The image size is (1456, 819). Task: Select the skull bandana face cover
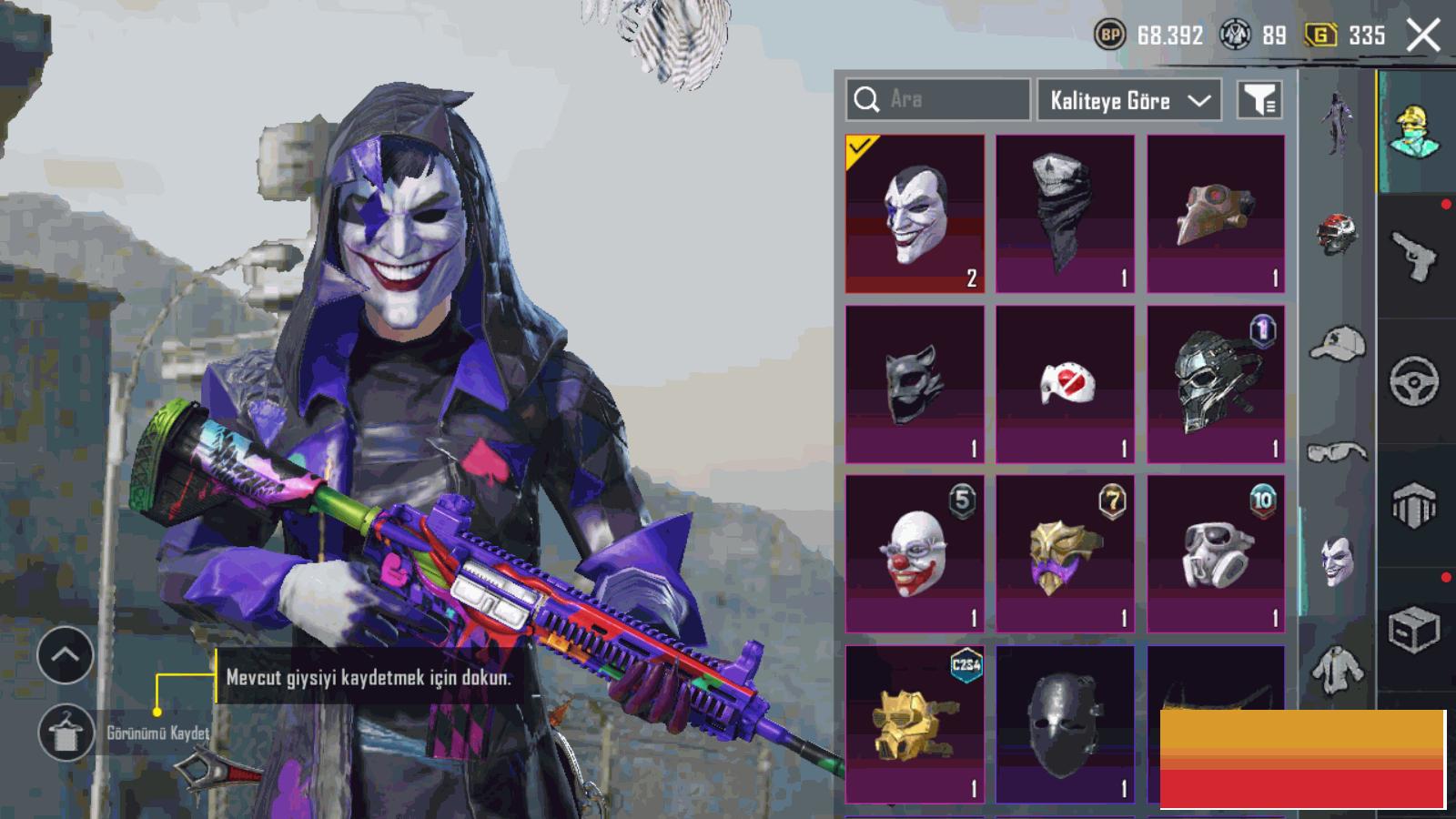[x=1065, y=214]
